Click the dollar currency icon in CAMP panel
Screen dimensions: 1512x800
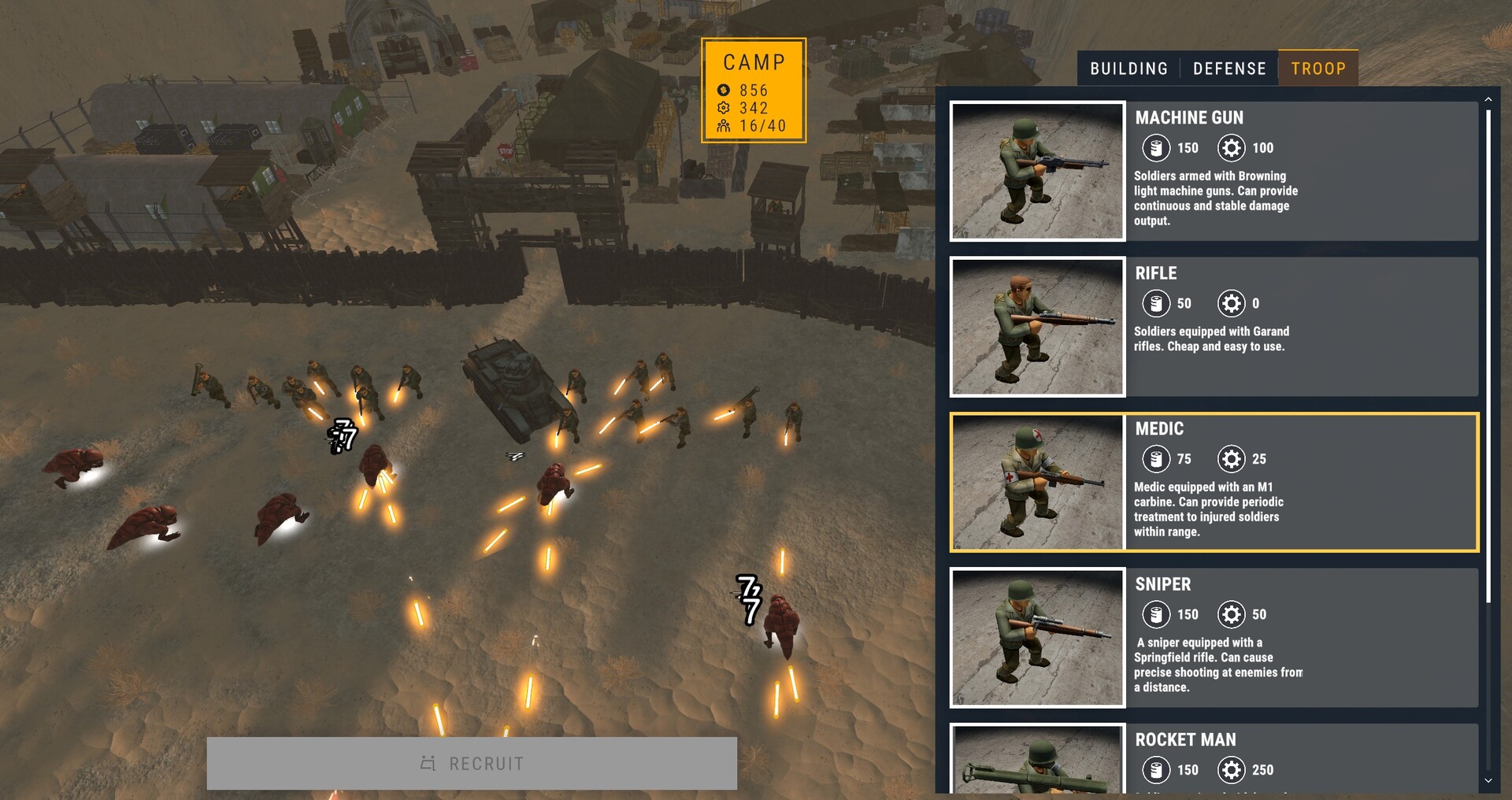coord(722,91)
